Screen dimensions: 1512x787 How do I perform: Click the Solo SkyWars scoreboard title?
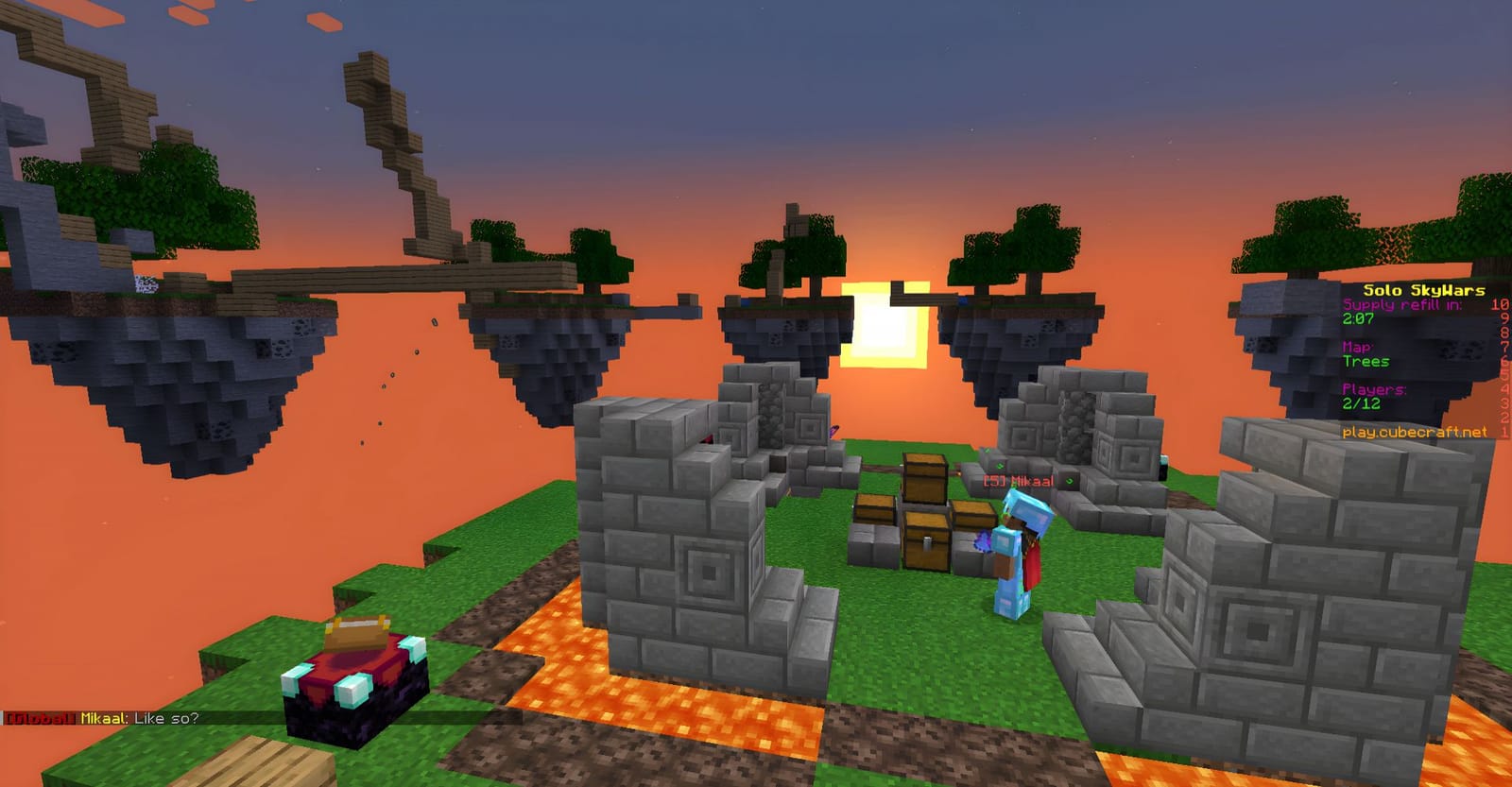click(1421, 291)
